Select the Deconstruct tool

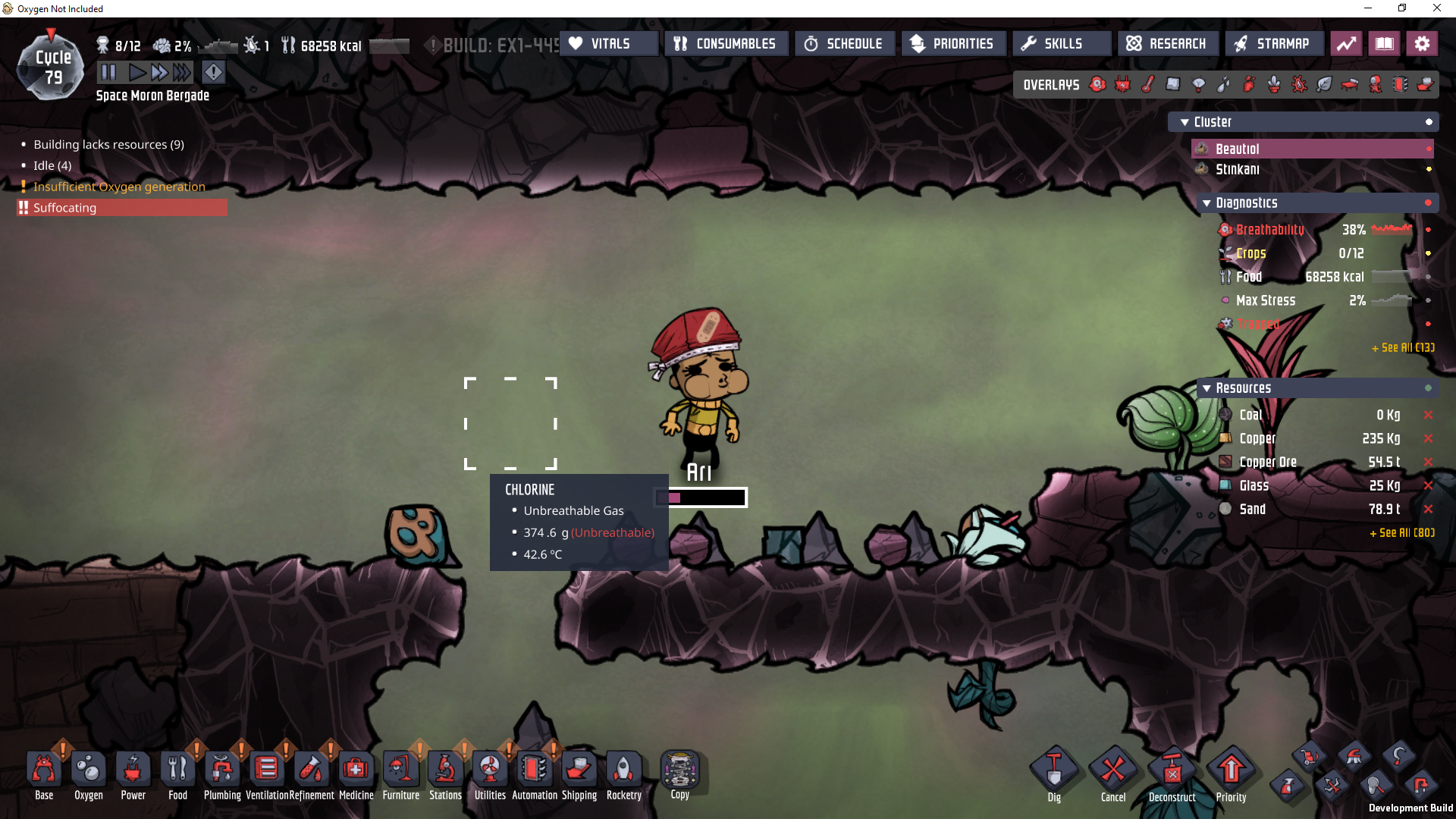click(x=1172, y=775)
